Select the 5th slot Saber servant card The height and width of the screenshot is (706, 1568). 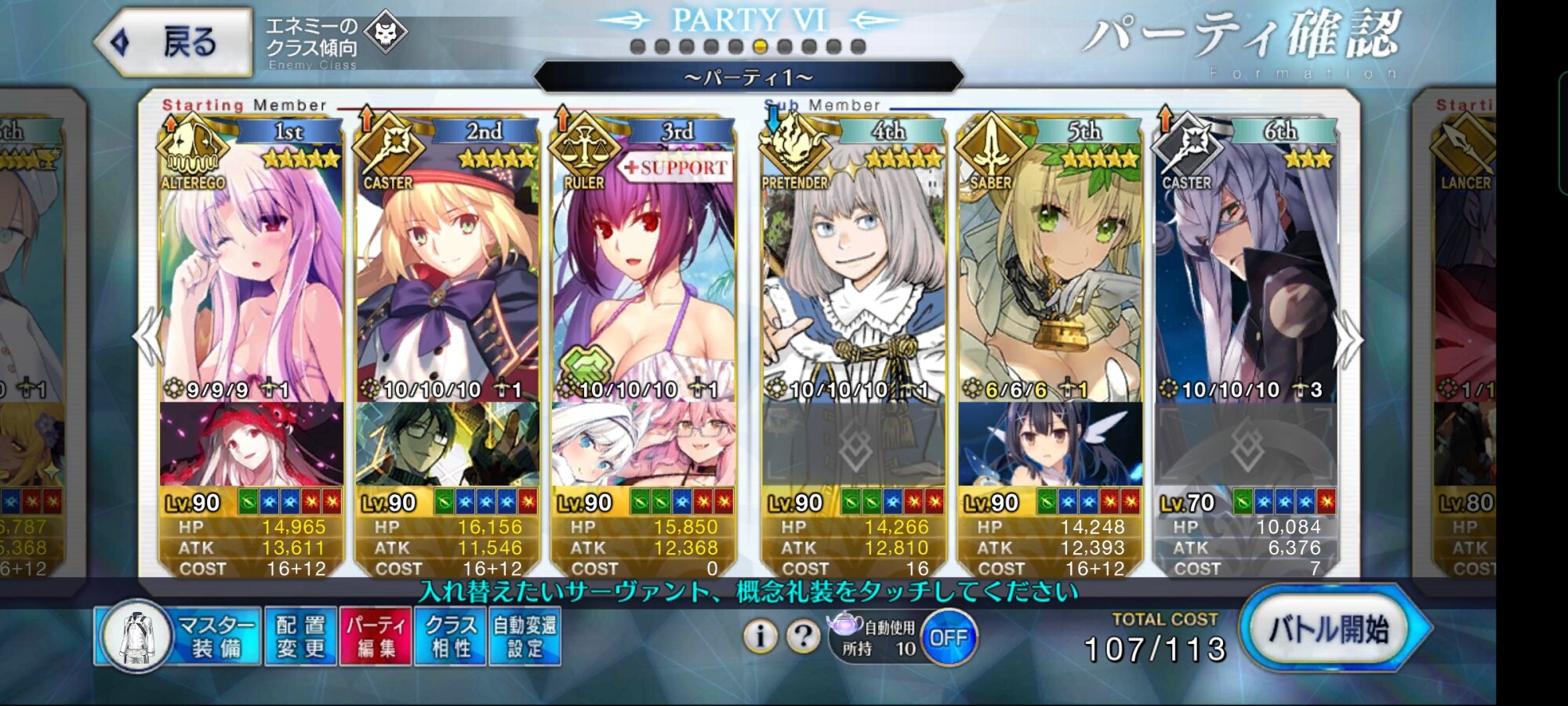click(1049, 275)
